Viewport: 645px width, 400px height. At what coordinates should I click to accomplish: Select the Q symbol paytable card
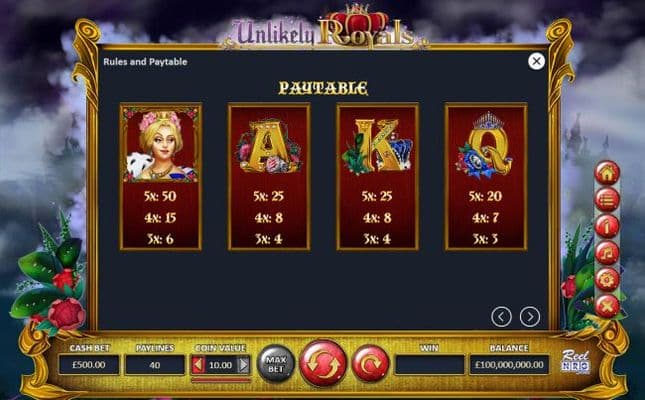(485, 176)
